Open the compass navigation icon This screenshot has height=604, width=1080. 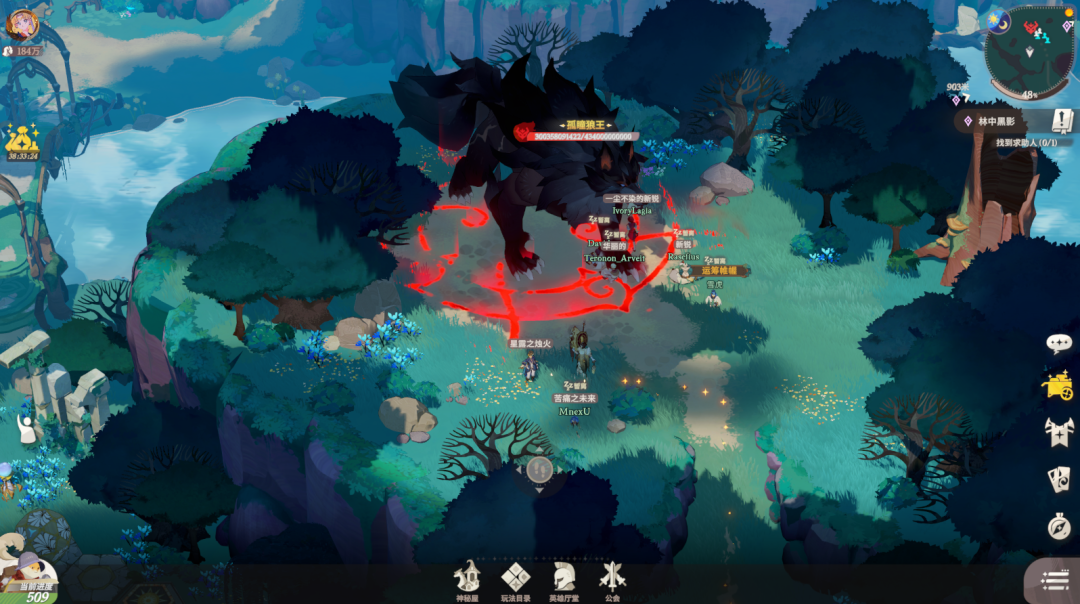tap(1059, 526)
